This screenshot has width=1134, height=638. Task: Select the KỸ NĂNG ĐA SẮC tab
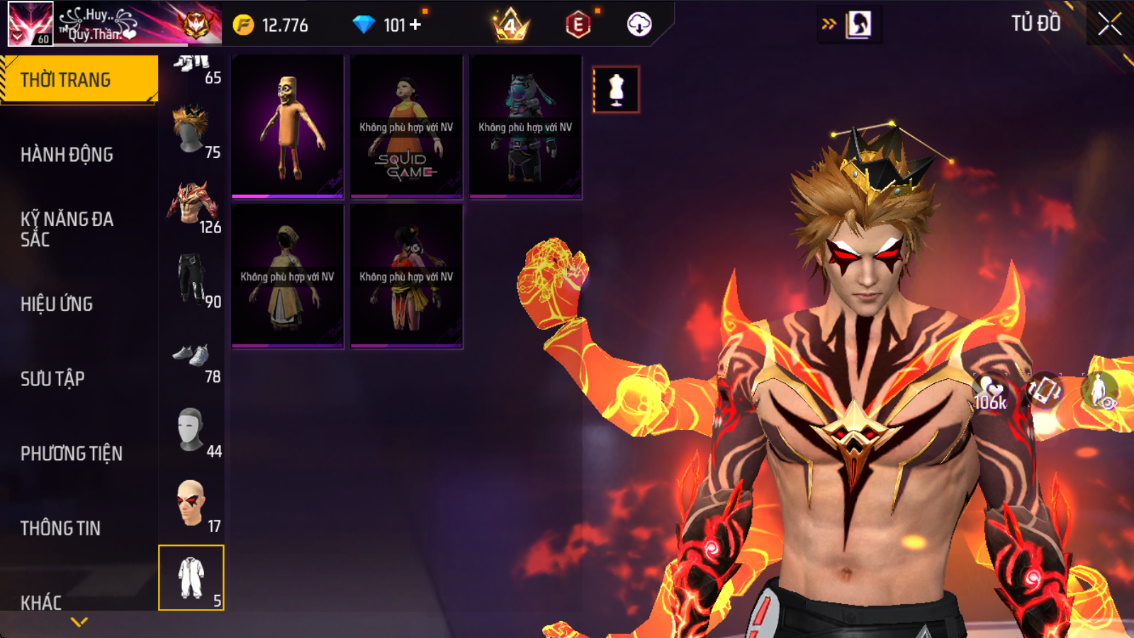click(x=67, y=229)
